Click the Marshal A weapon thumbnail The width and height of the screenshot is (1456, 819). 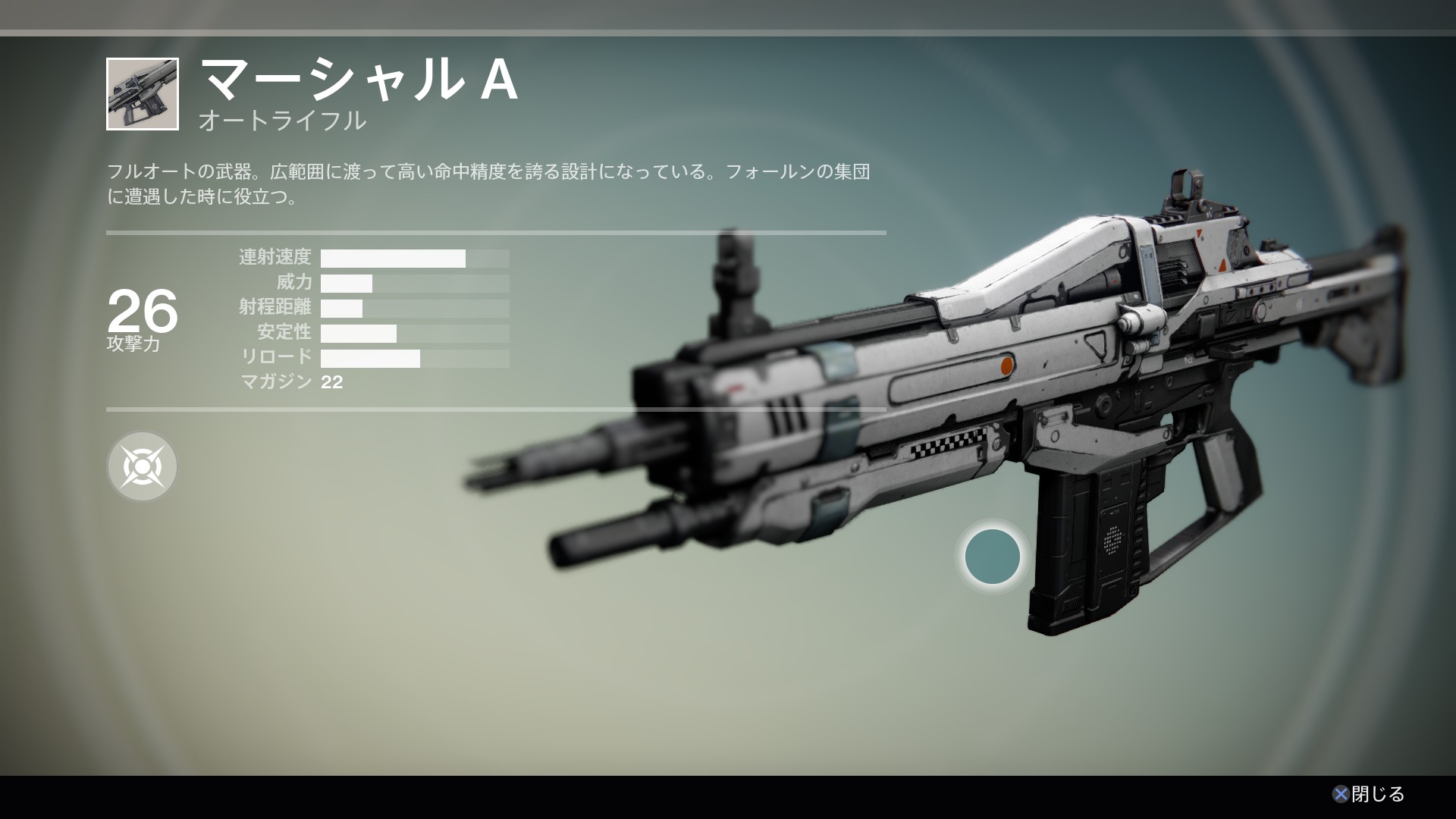[143, 94]
